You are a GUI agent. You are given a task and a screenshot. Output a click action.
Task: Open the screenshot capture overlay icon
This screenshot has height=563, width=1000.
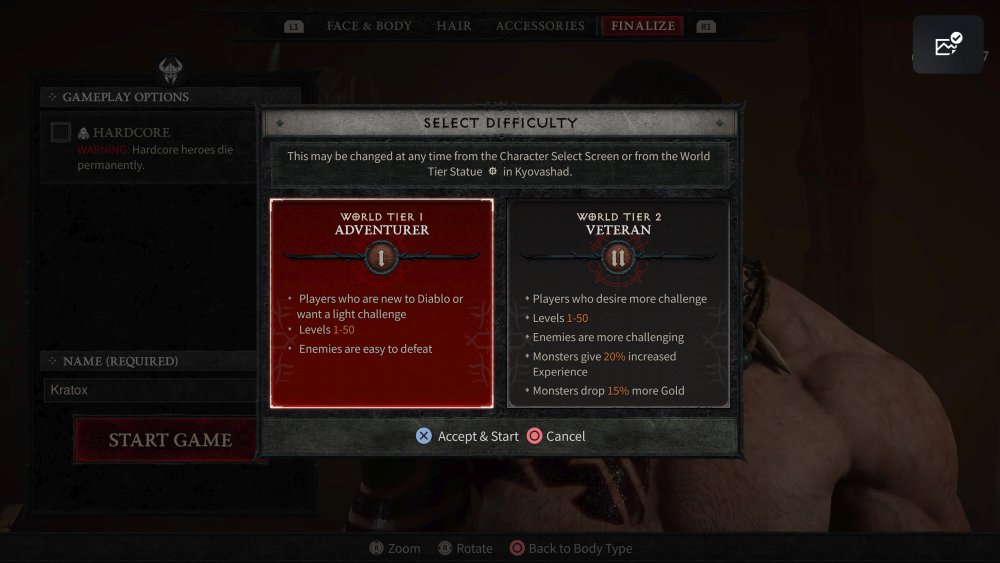coord(947,44)
